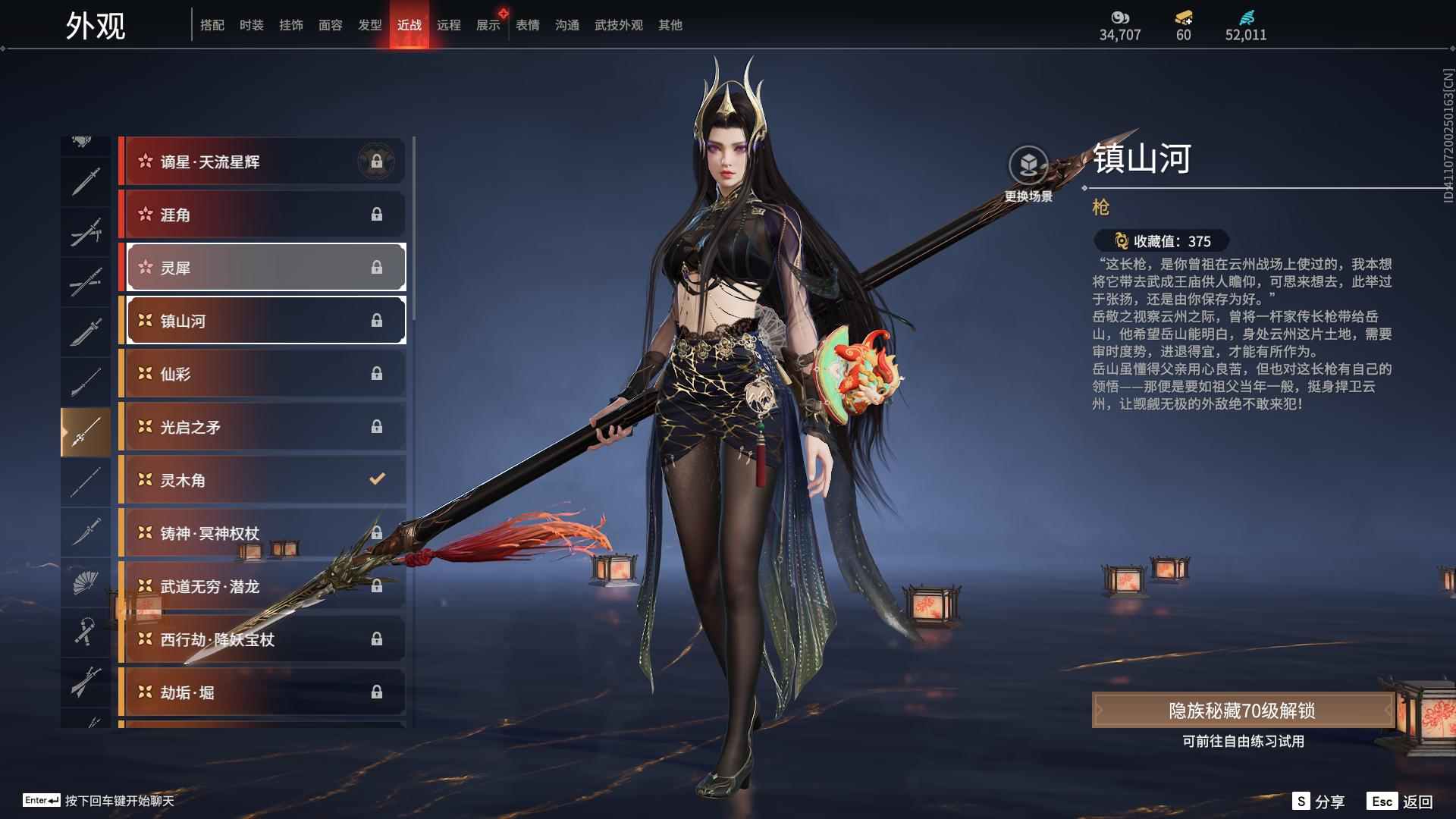Click the lock icon on 仙彩 entry
Viewport: 1456px width, 819px height.
[378, 374]
